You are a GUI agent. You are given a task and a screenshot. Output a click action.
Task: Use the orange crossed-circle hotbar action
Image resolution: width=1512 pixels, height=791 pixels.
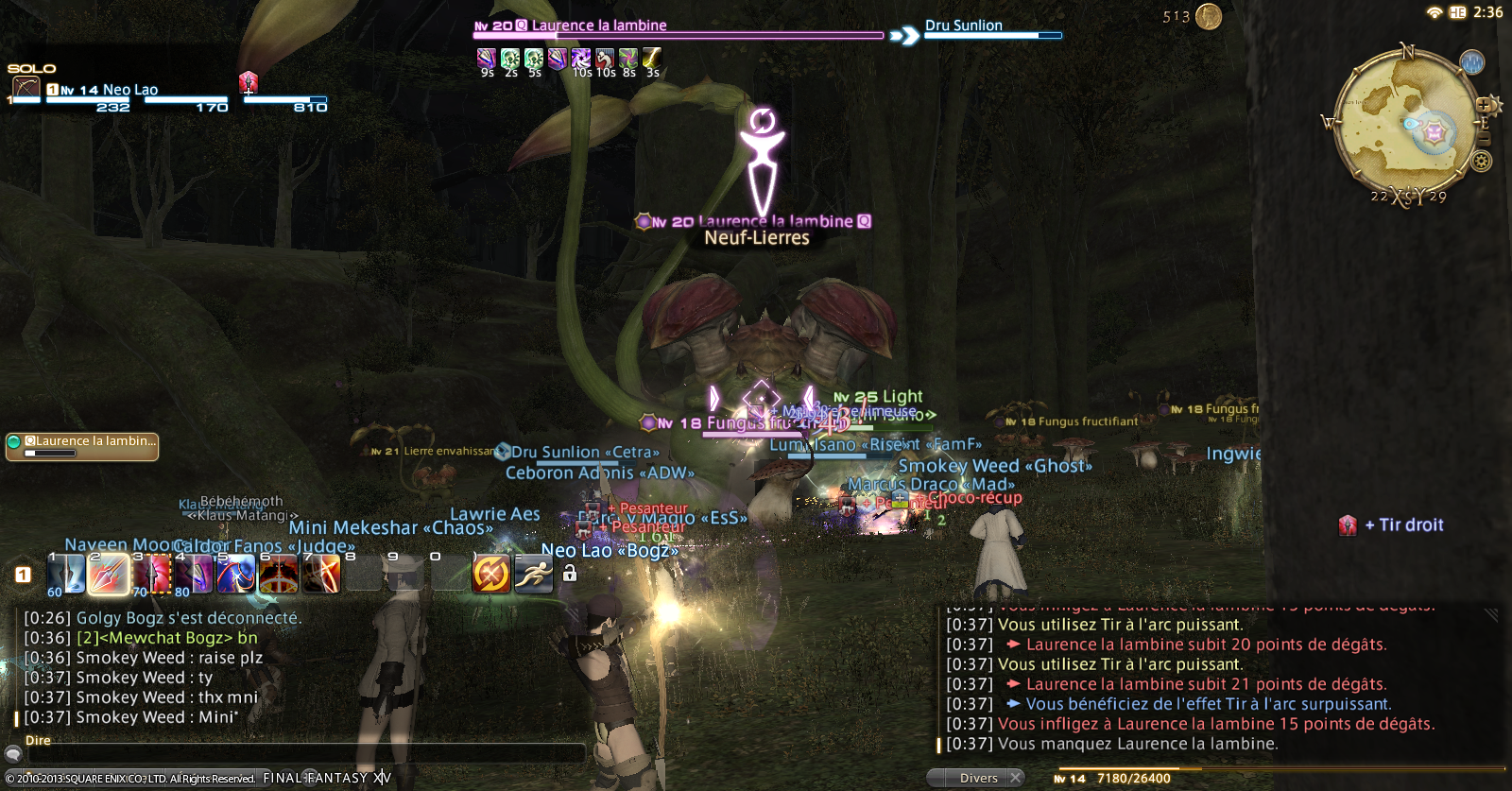(x=491, y=574)
